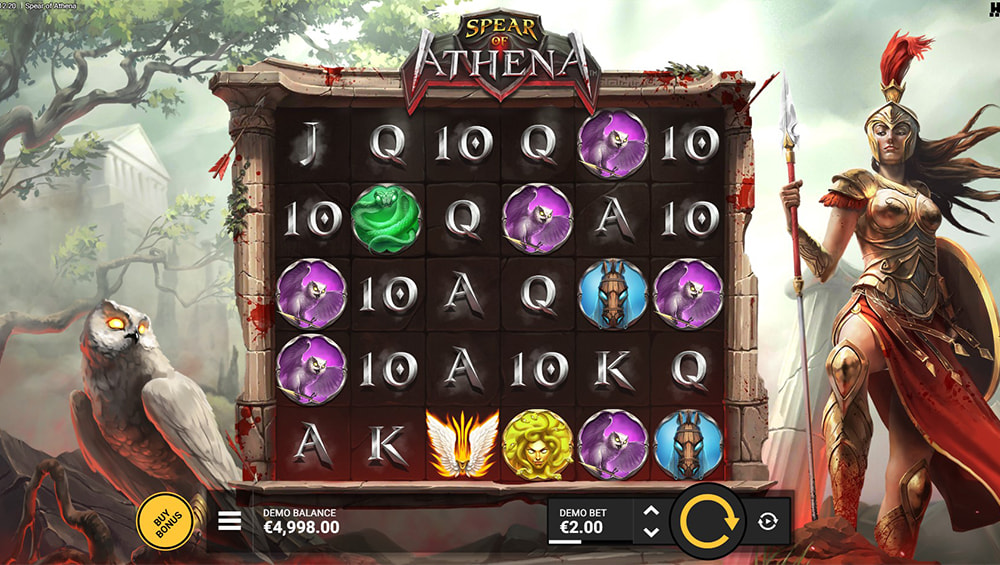Decrease the demo bet amount

tap(651, 532)
